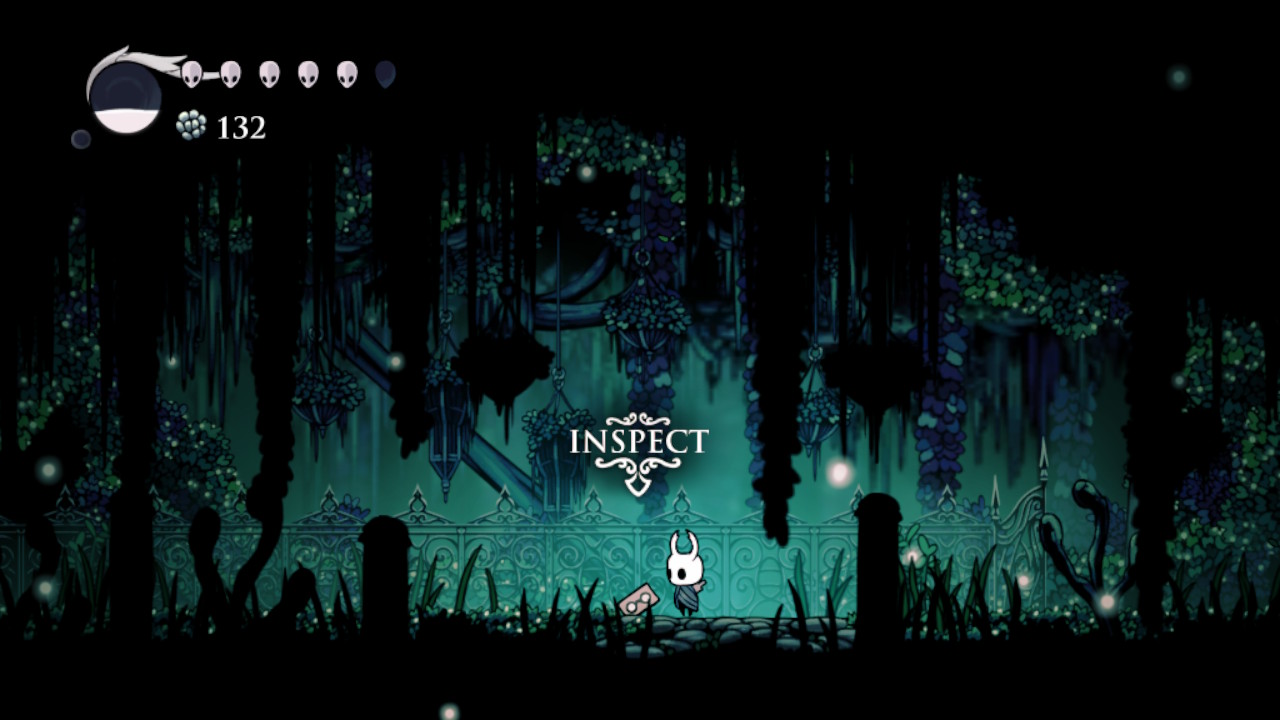The height and width of the screenshot is (720, 1280).
Task: Click the decorative flourish above INSPECT text
Action: [637, 420]
